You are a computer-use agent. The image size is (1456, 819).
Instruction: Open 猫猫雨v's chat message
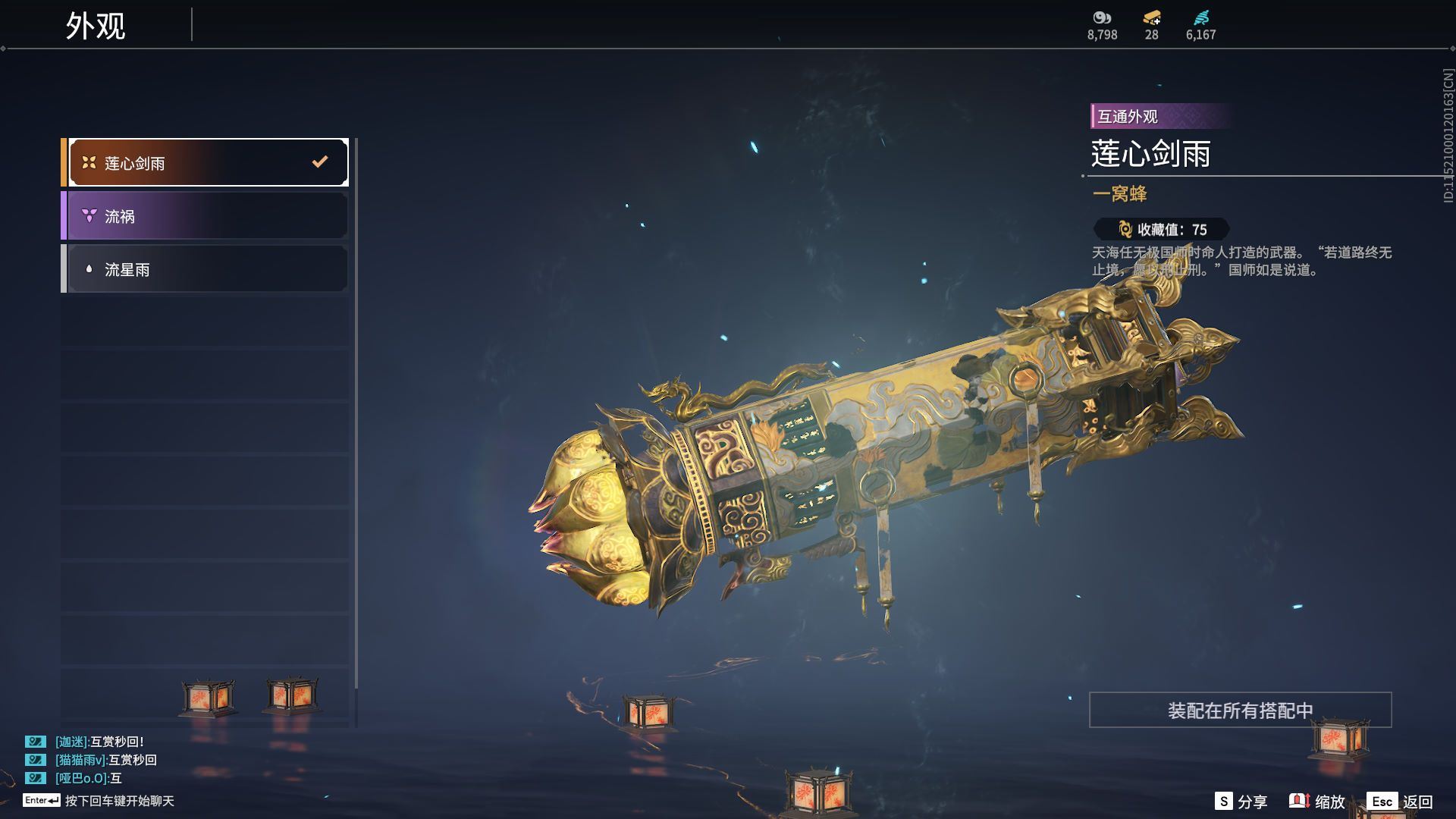[106, 760]
